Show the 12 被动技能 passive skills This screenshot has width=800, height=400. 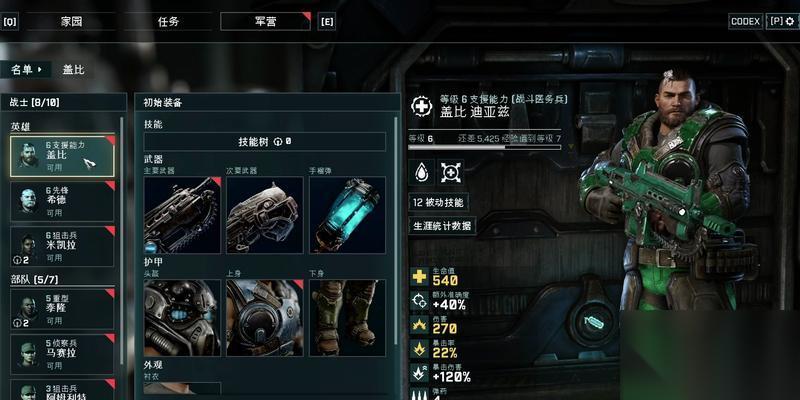pyautogui.click(x=438, y=202)
